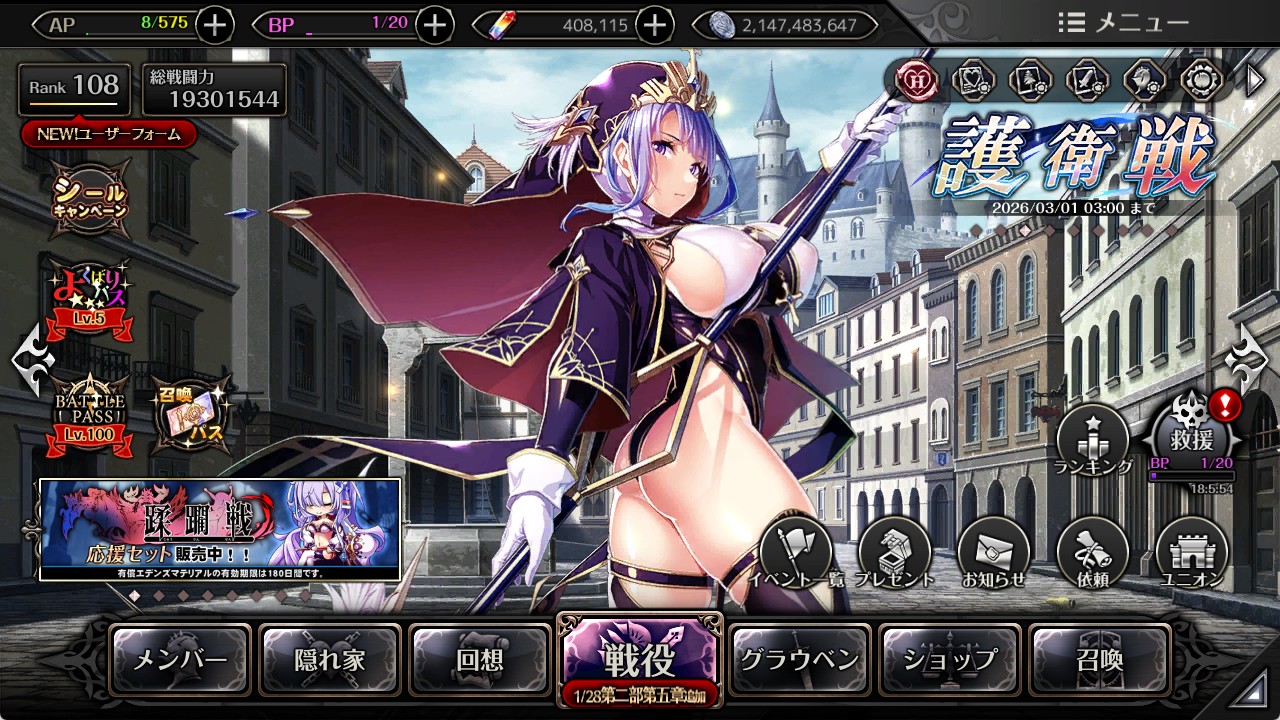This screenshot has width=1280, height=720.
Task: Add AP with the plus button
Action: pos(215,25)
